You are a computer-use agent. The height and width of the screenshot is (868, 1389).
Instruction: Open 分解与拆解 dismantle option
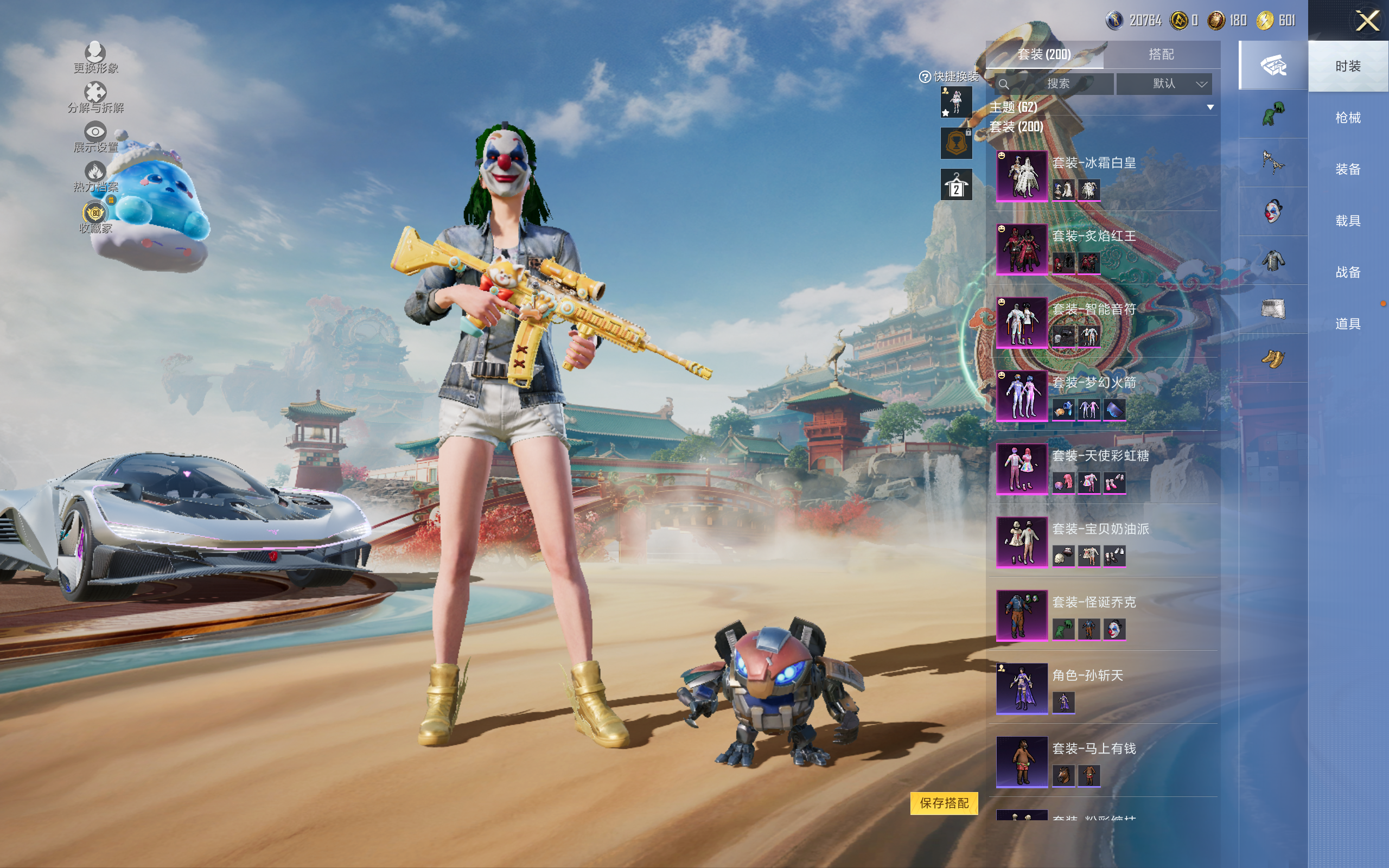95,97
